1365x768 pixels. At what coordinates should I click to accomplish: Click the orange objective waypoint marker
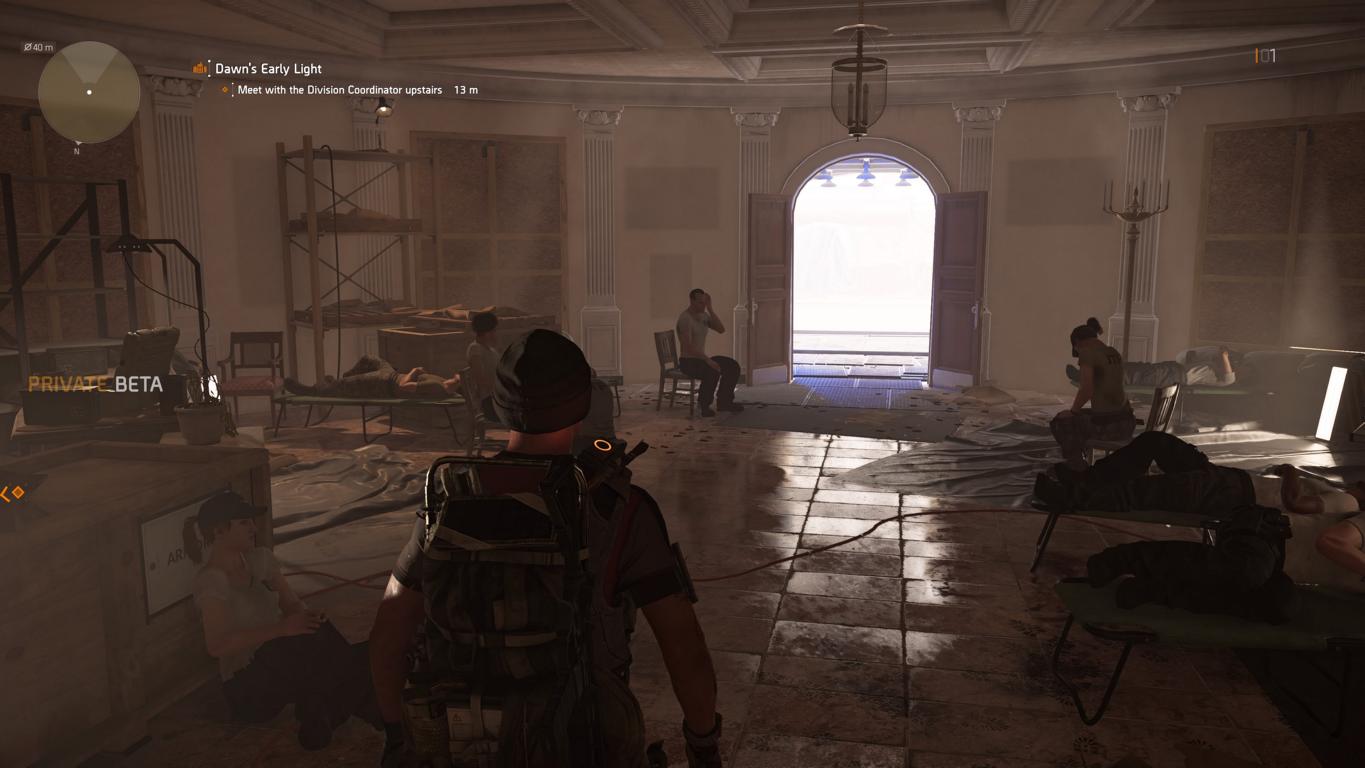[14, 493]
